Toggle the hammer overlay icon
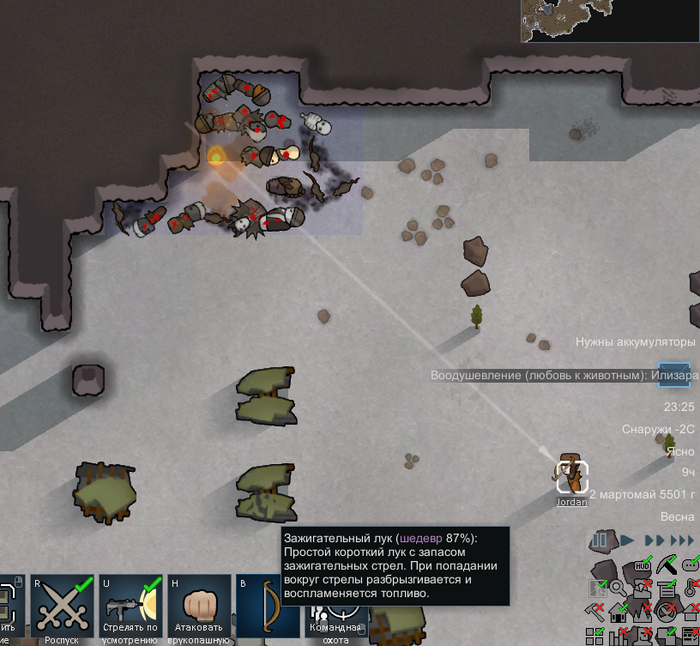The height and width of the screenshot is (646, 700). (596, 611)
